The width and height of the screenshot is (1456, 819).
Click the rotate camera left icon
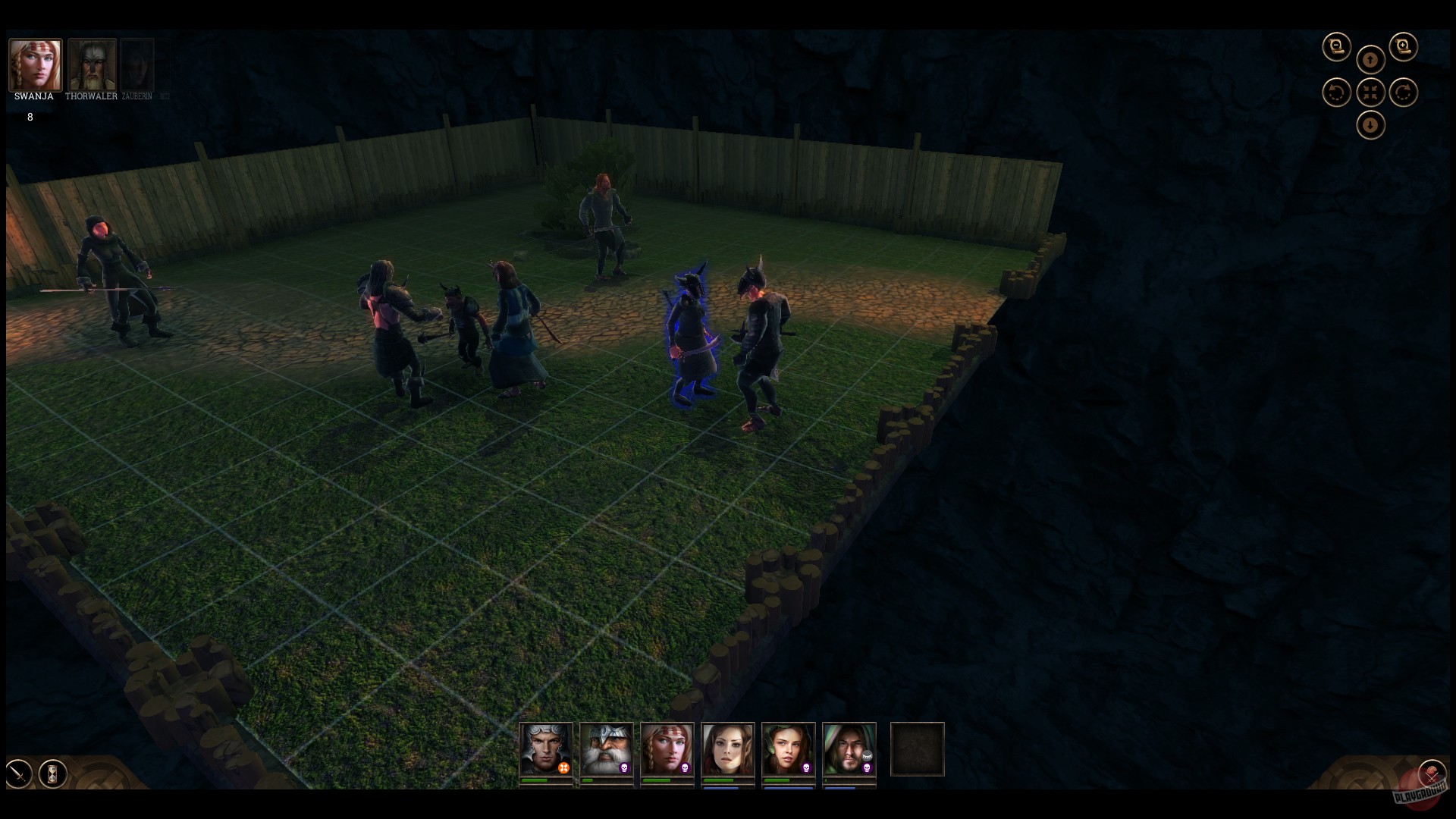coord(1335,92)
